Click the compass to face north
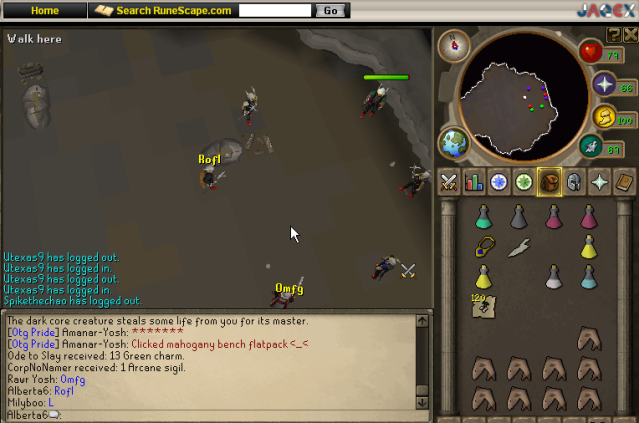Viewport: 639px width, 423px height. pos(459,43)
